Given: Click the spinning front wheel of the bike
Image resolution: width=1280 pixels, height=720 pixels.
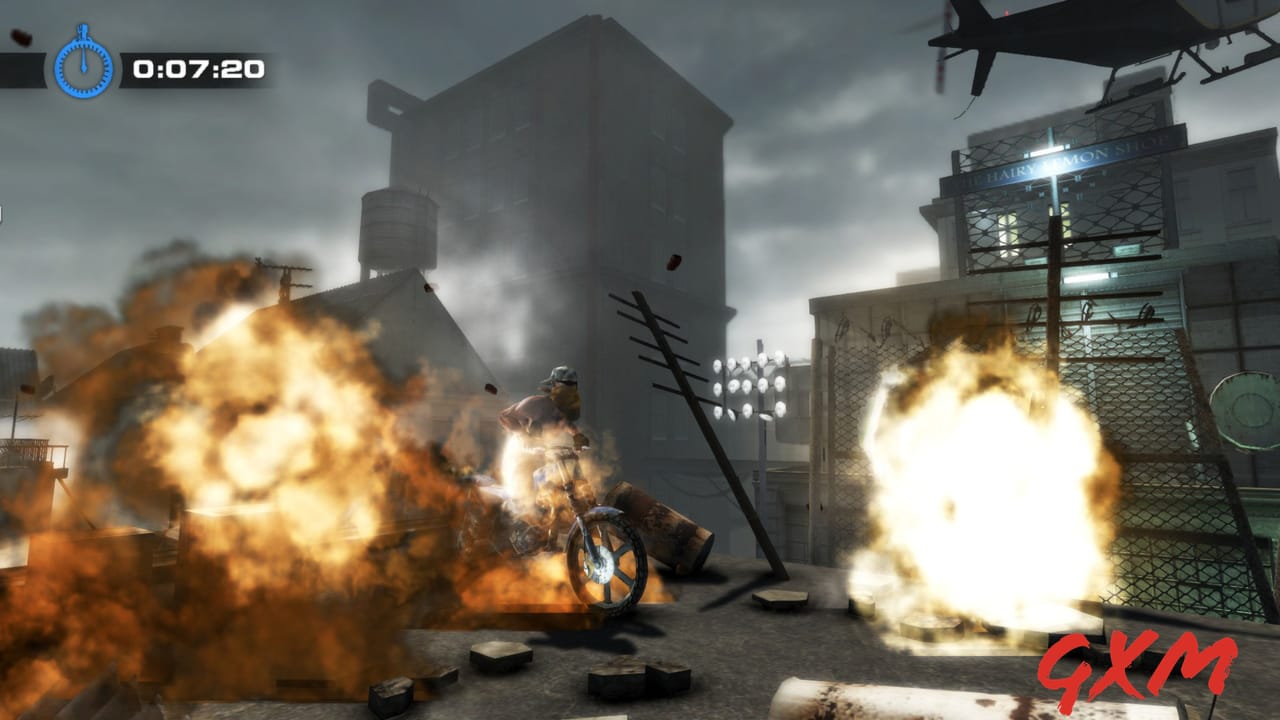Looking at the screenshot, I should pos(606,560).
